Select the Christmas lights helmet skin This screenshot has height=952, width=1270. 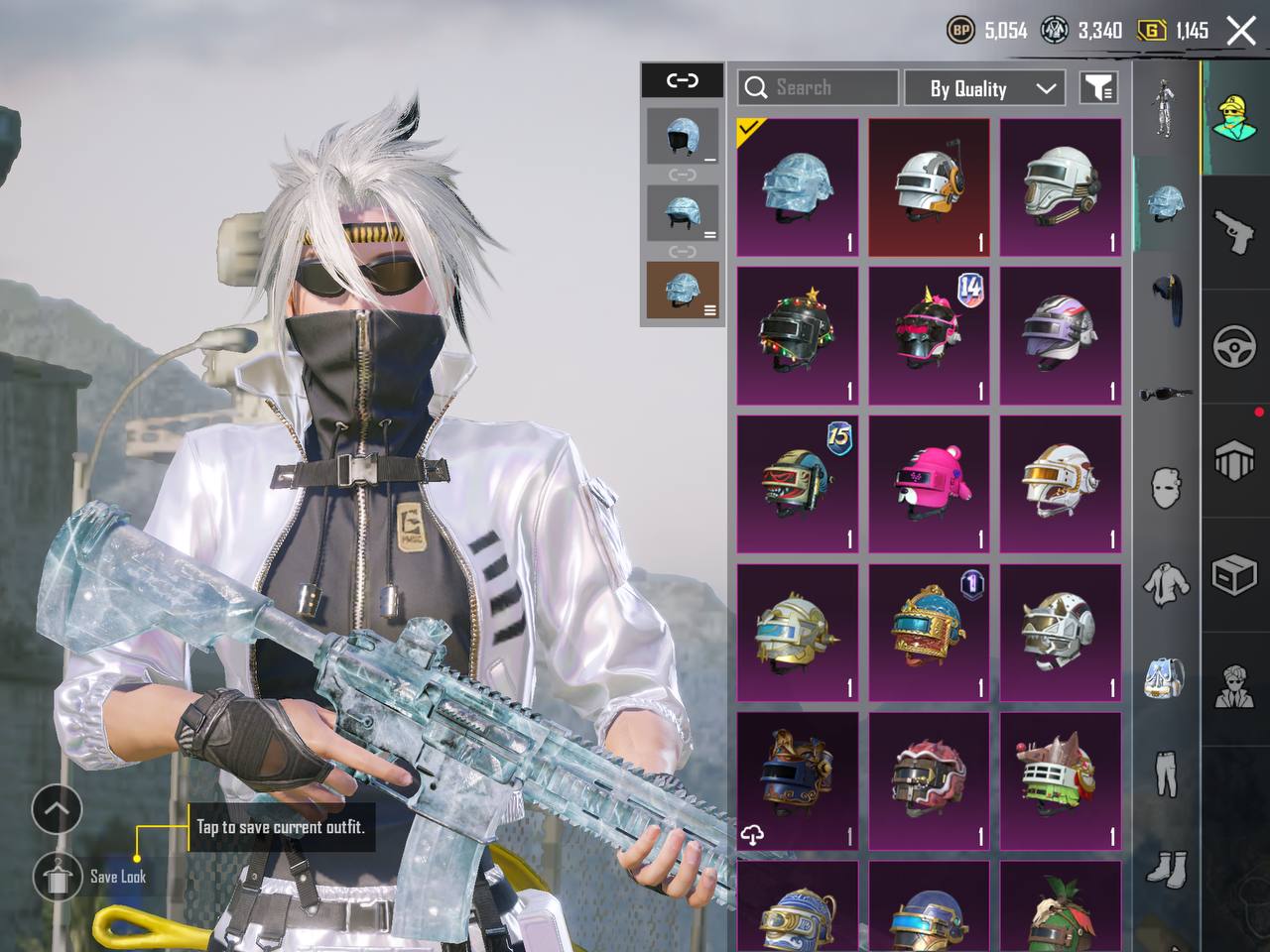(797, 335)
